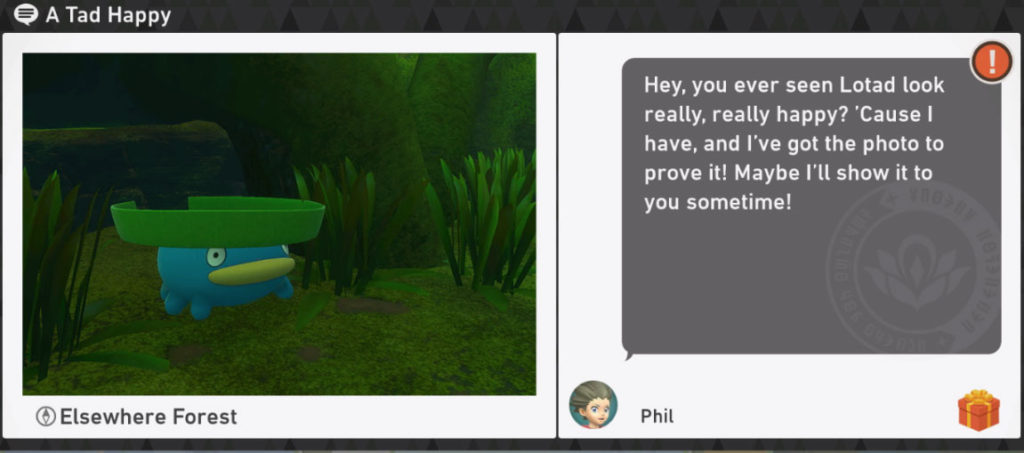This screenshot has width=1024, height=453.
Task: Open the orange gift box reward icon
Action: tap(978, 410)
